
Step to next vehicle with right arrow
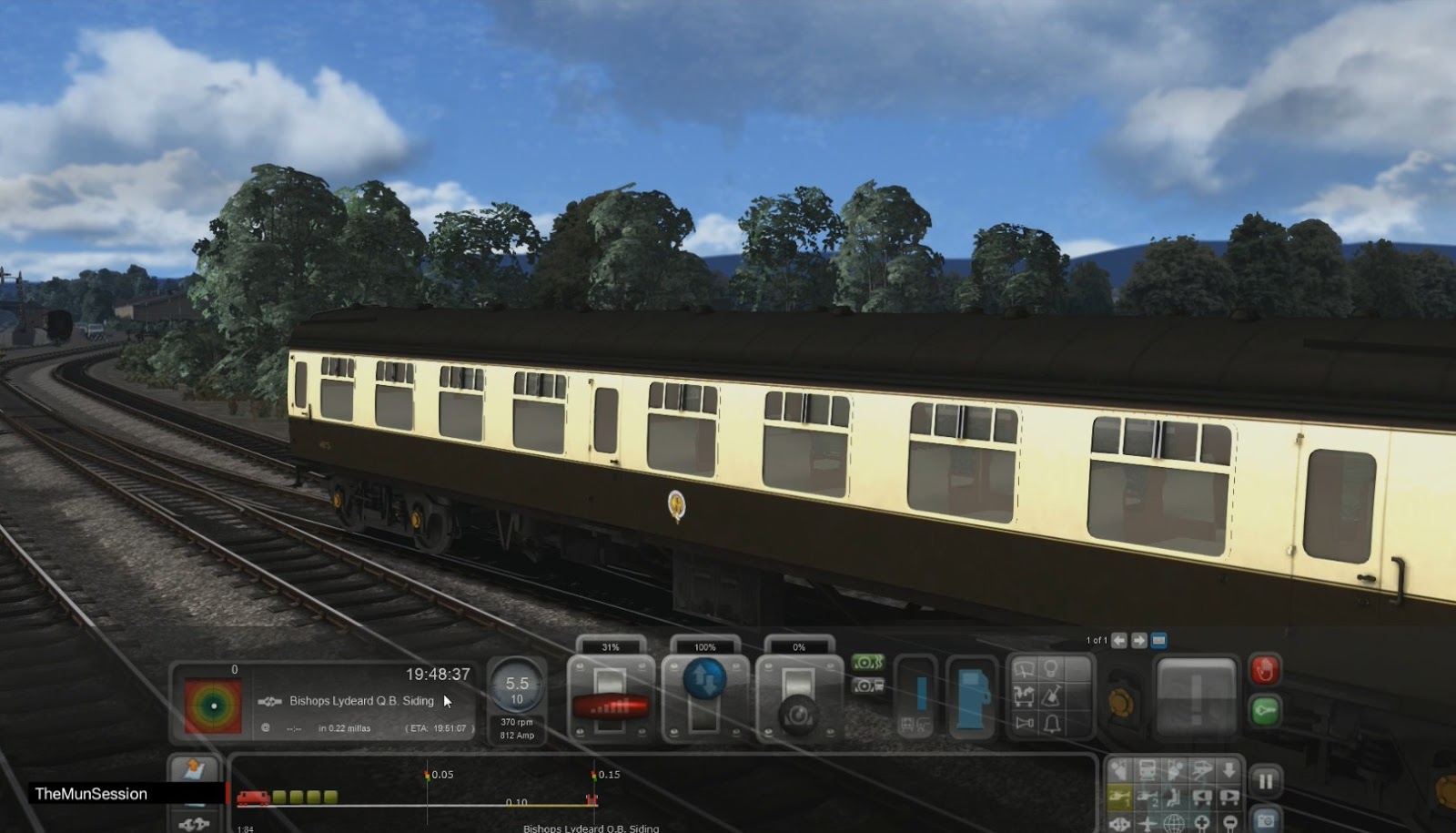pos(1137,641)
